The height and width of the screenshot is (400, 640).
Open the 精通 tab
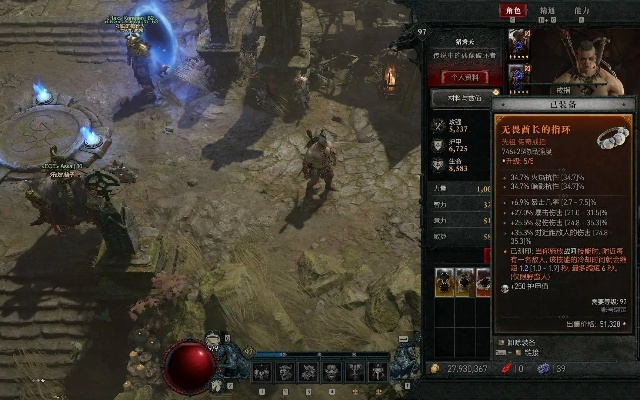pos(547,11)
